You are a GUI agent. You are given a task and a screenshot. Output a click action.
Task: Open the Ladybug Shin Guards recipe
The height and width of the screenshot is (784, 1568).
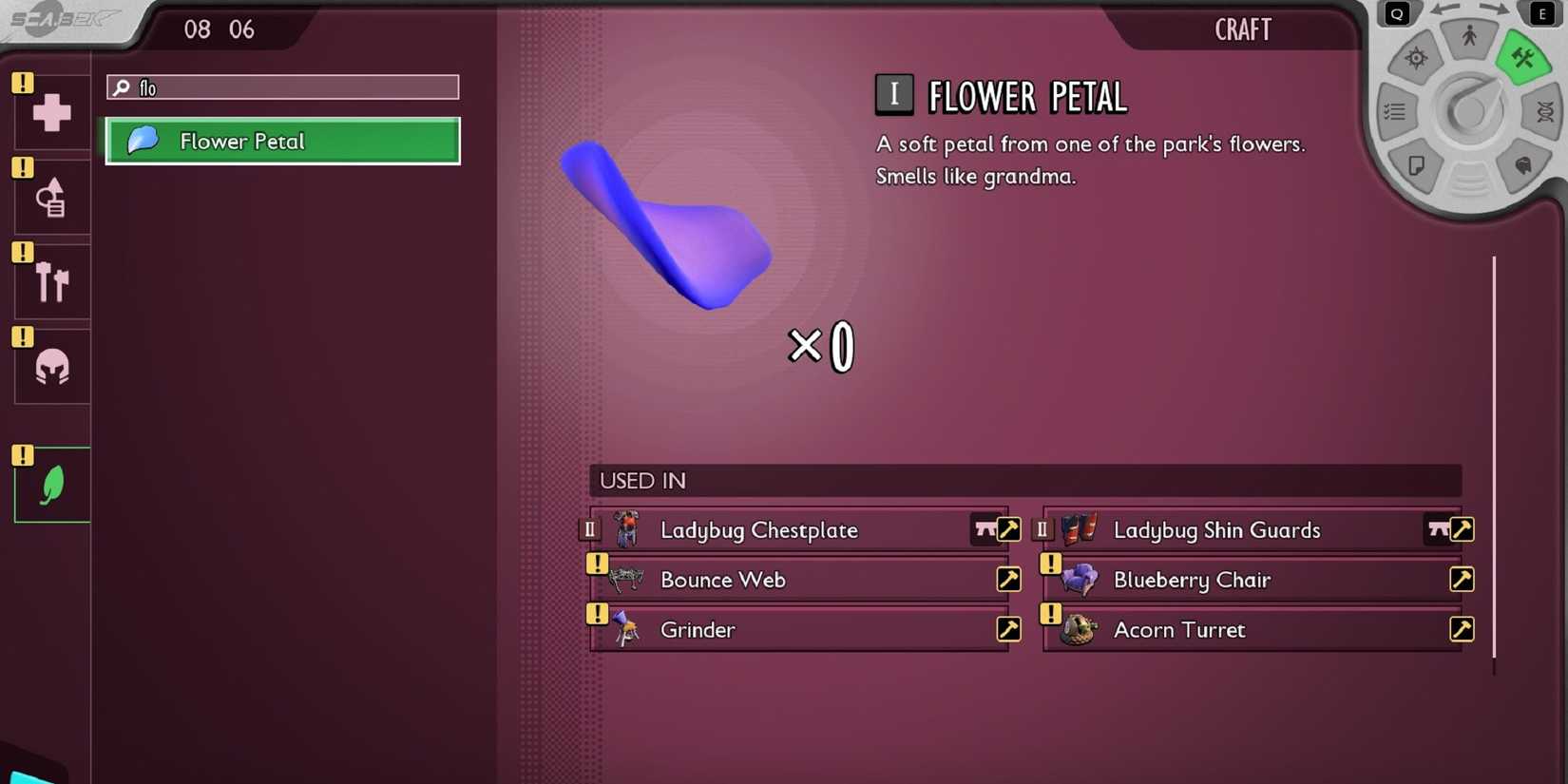point(1461,529)
